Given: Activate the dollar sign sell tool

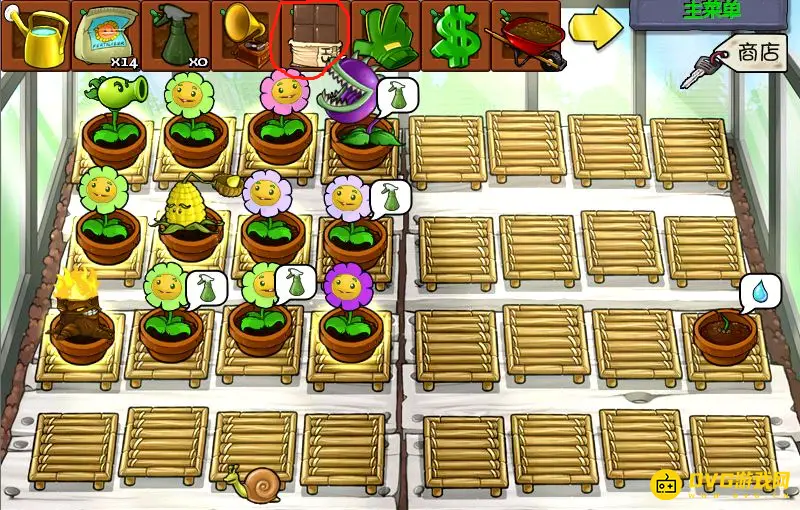Looking at the screenshot, I should [456, 36].
